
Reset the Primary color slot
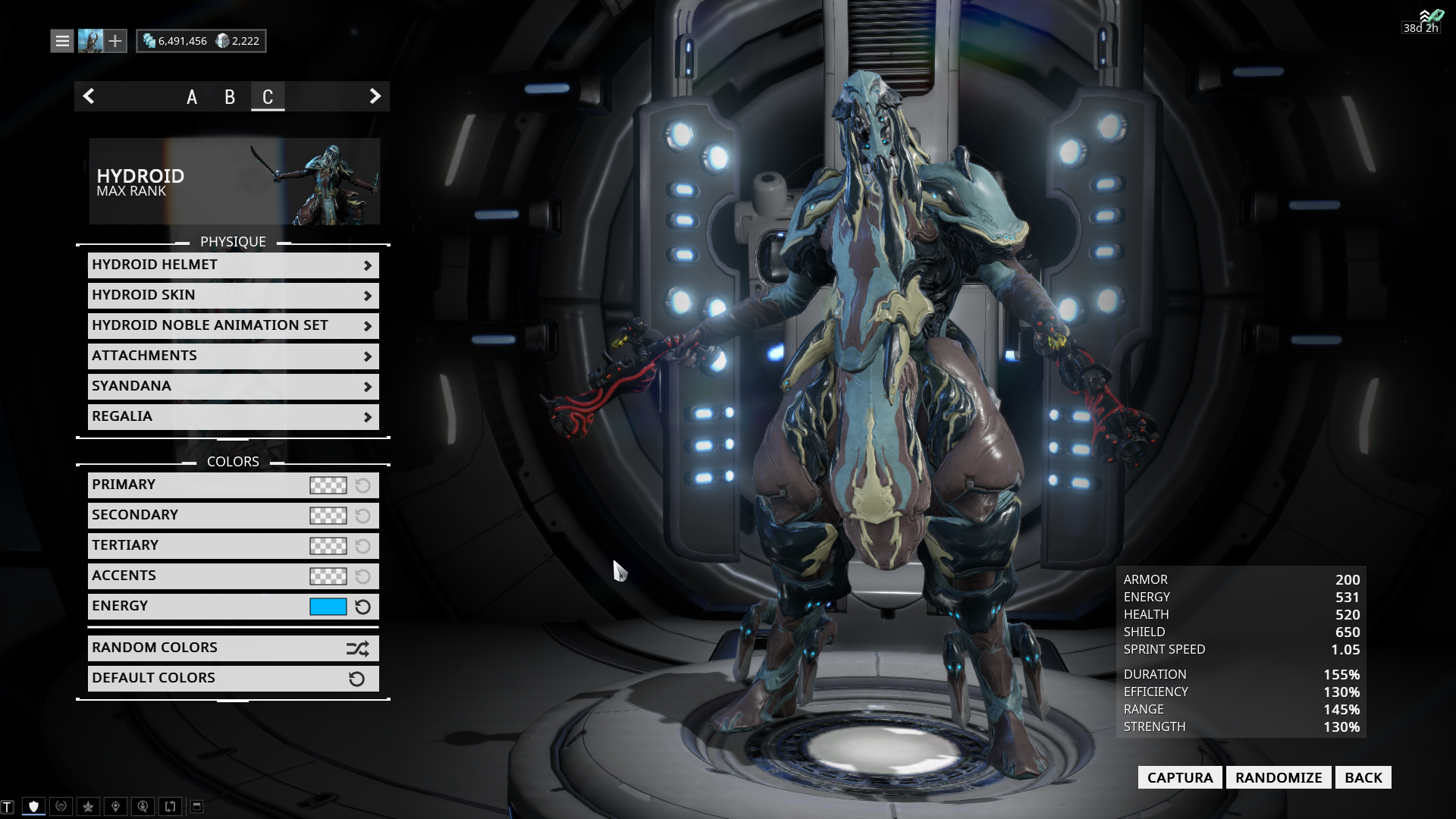tap(362, 485)
